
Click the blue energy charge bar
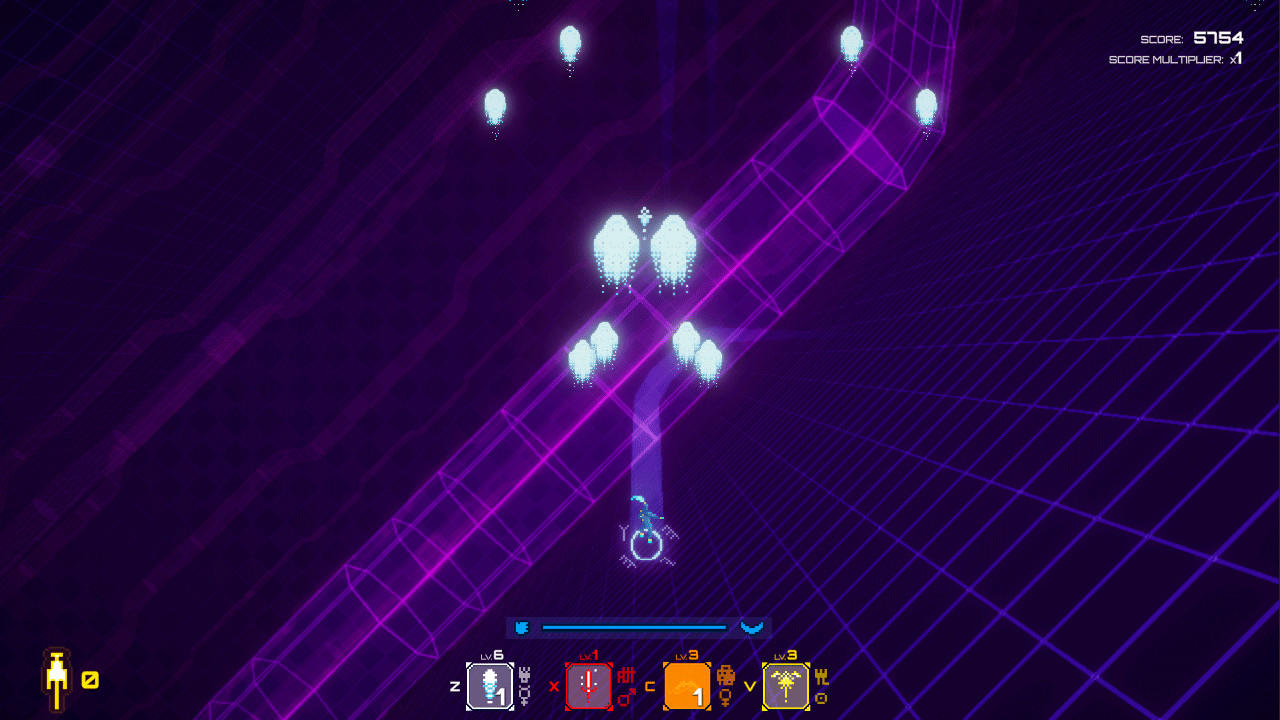point(633,625)
